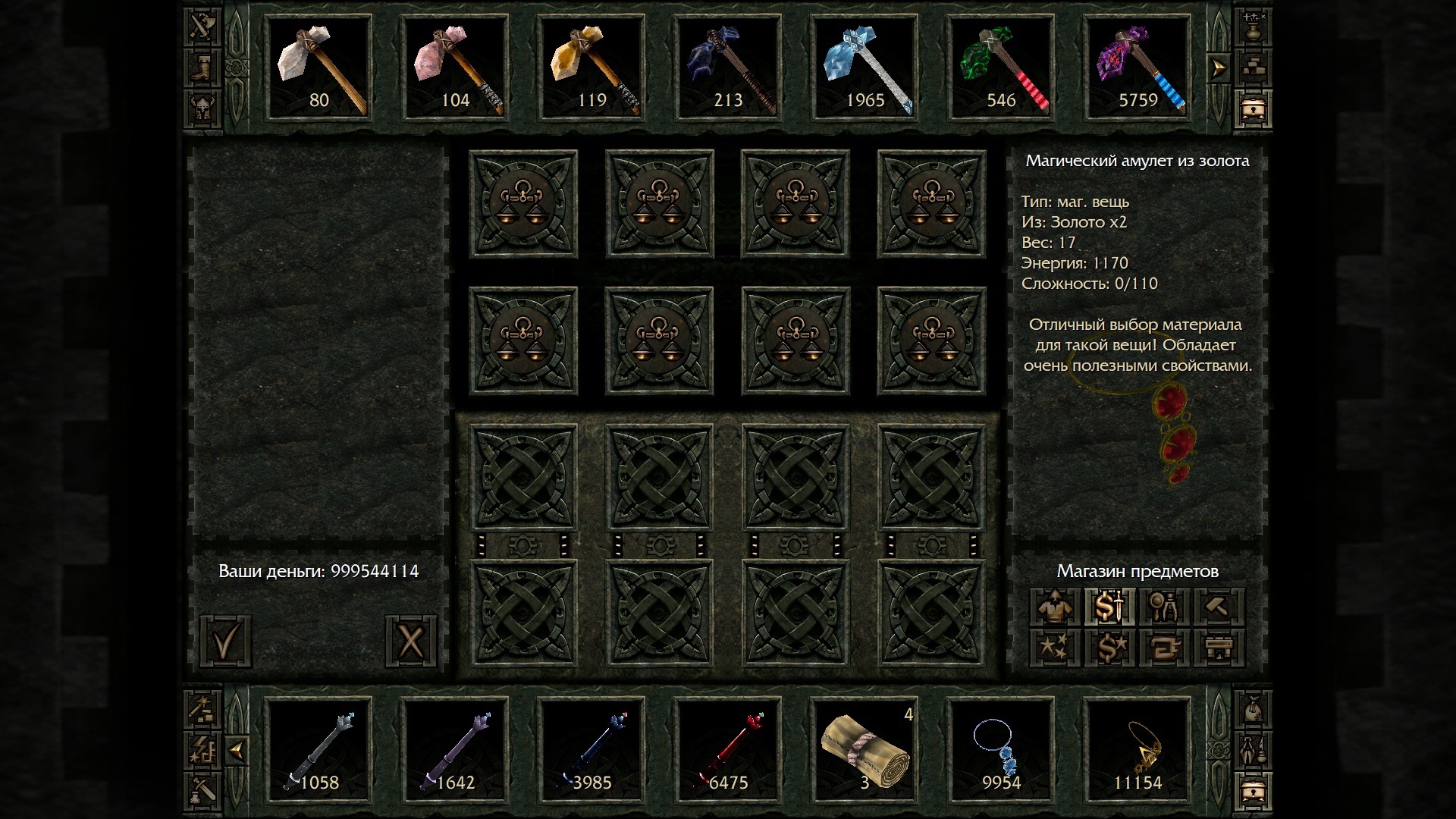Choose the gold amulet priced 11154
Screen dimensions: 1456x819
1137,751
